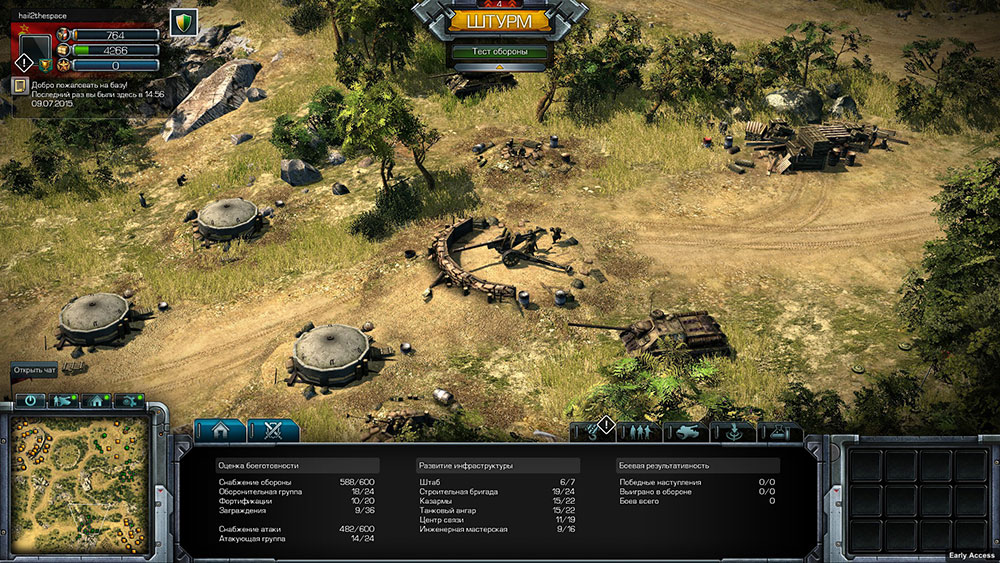Open the message log notebook icon
The height and width of the screenshot is (563, 1000).
pyautogui.click(x=19, y=87)
